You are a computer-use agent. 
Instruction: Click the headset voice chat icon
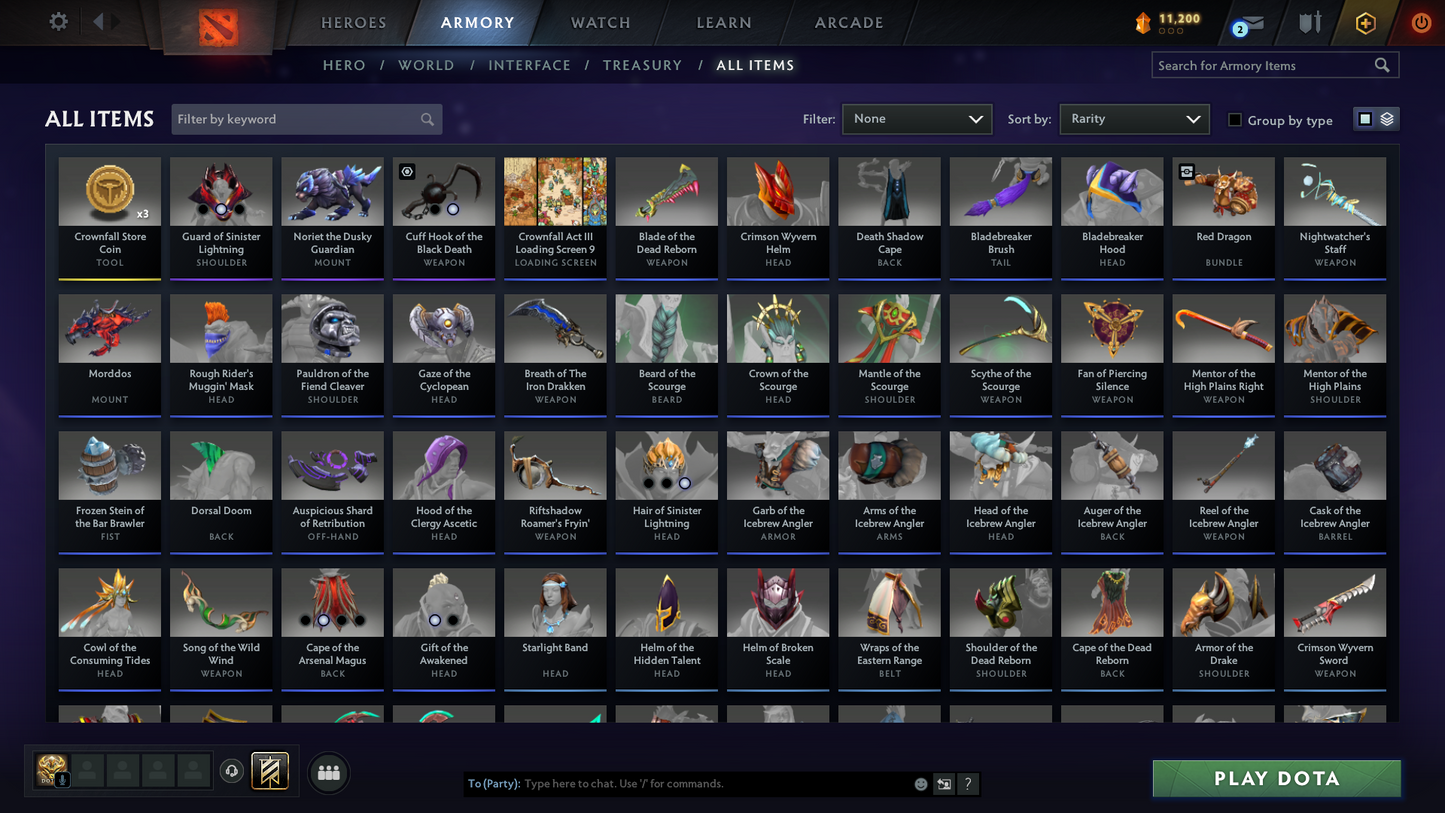pyautogui.click(x=231, y=770)
